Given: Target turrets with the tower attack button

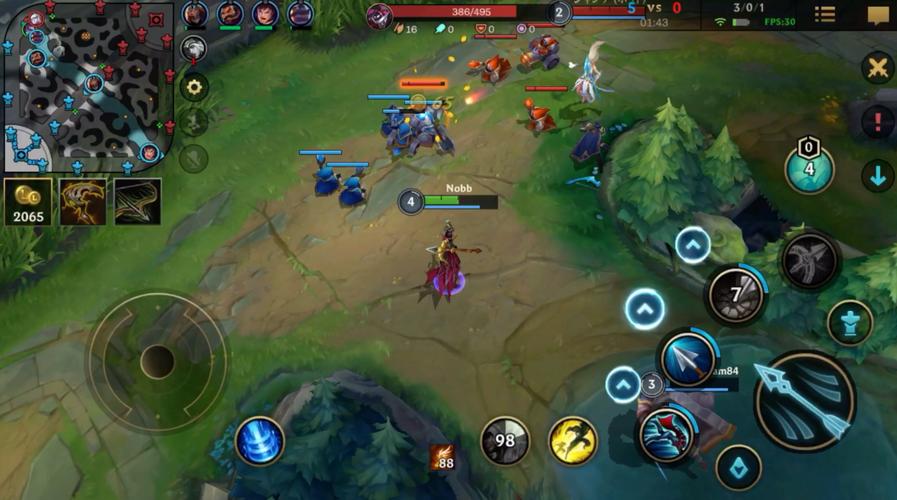Looking at the screenshot, I should coord(850,322).
